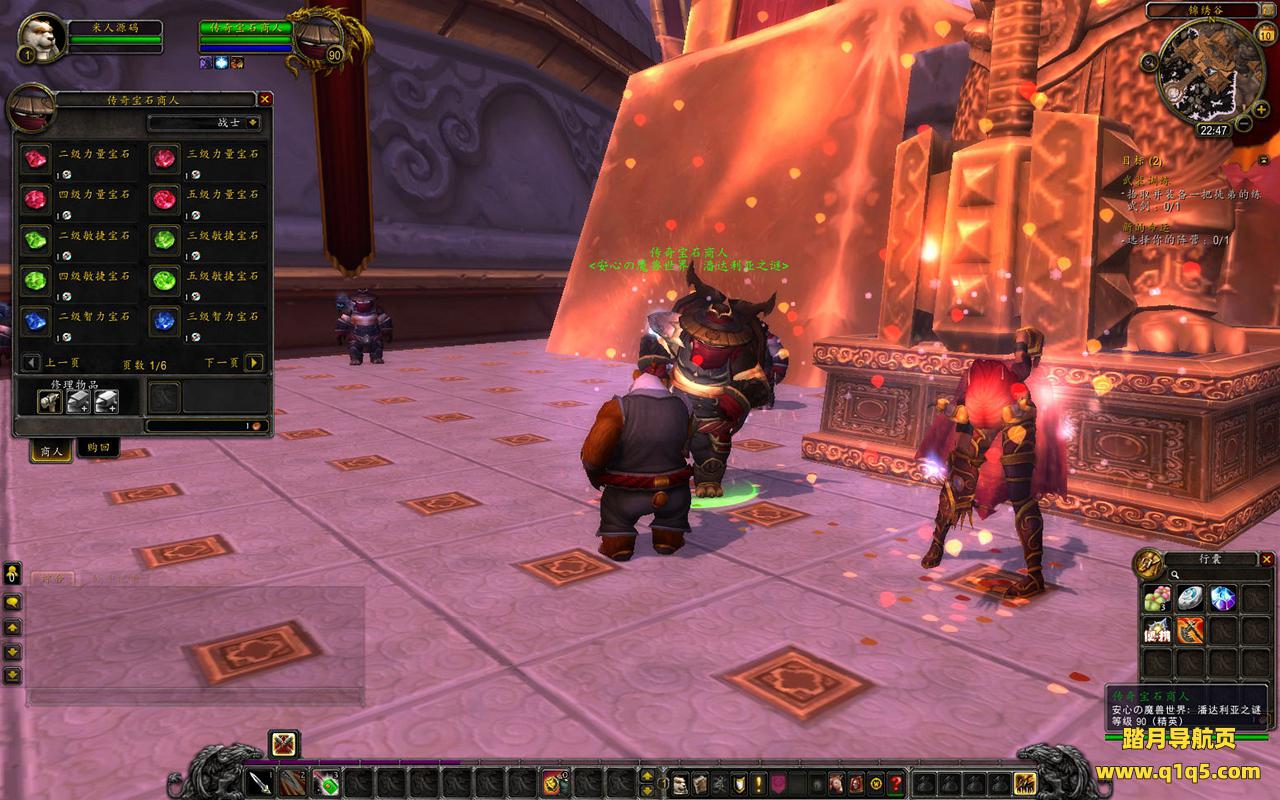Viewport: 1280px width, 800px height.
Task: Go to next merchant page (下一页)
Action: point(254,363)
